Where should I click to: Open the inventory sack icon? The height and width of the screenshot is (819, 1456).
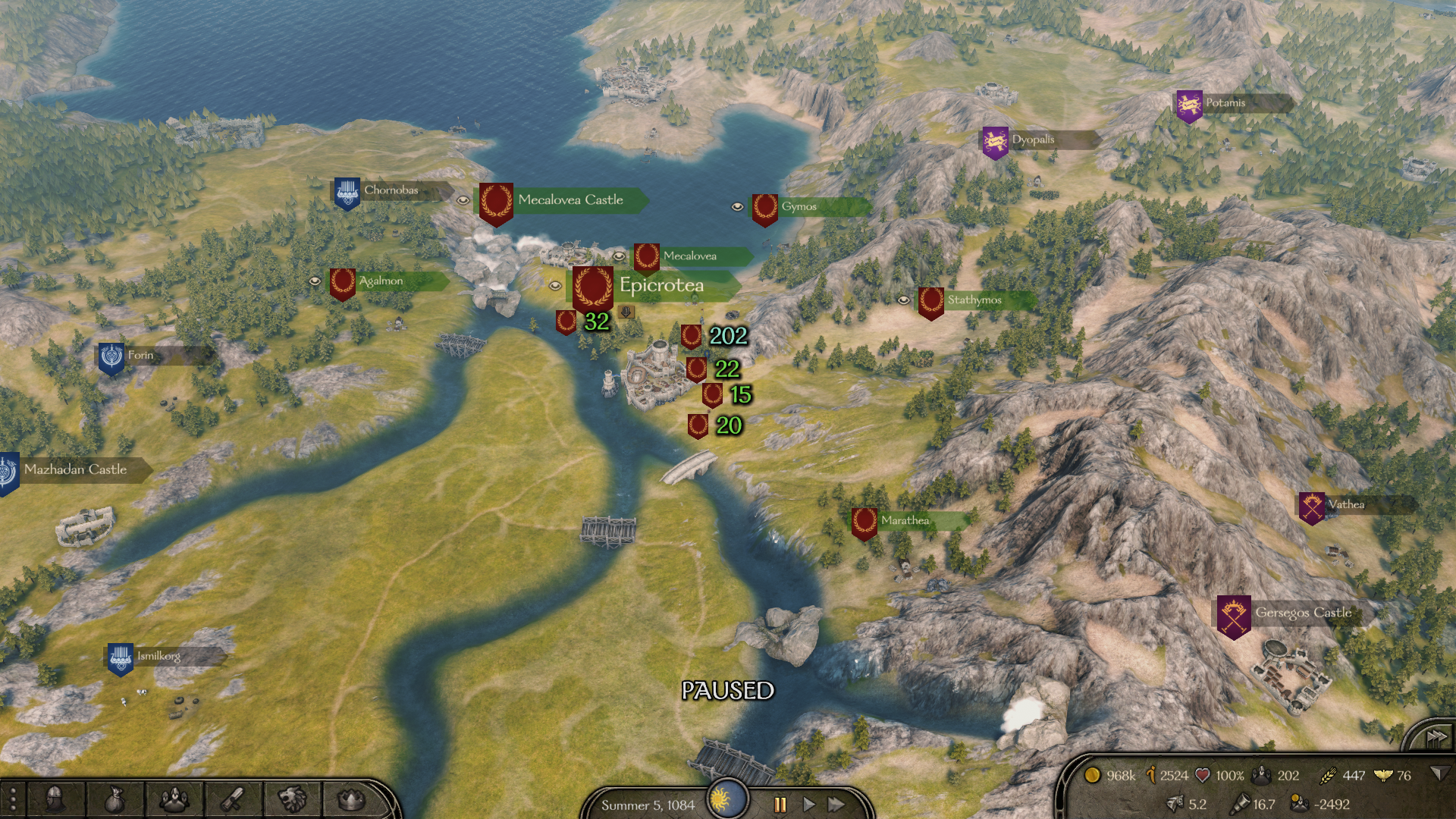114,799
